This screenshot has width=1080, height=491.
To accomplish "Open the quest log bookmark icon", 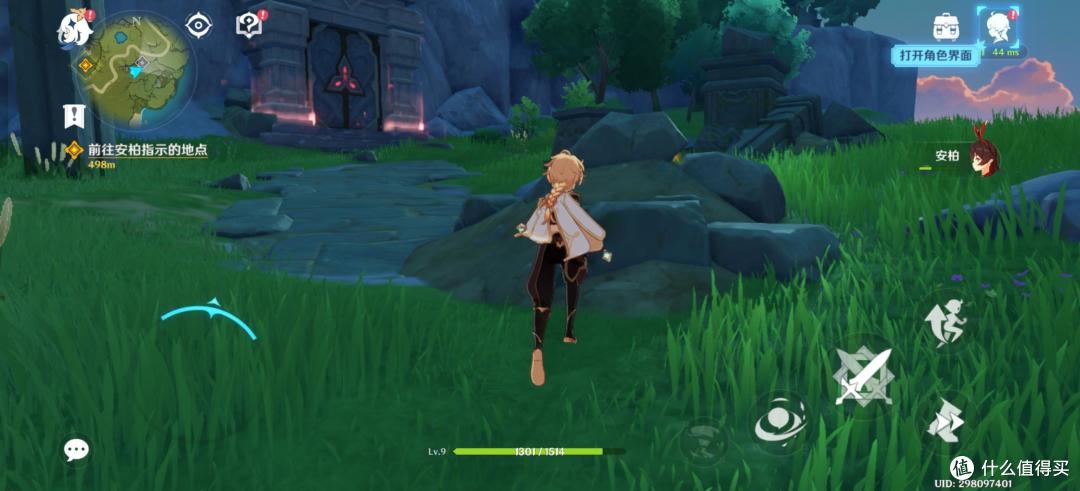I will click(x=73, y=115).
